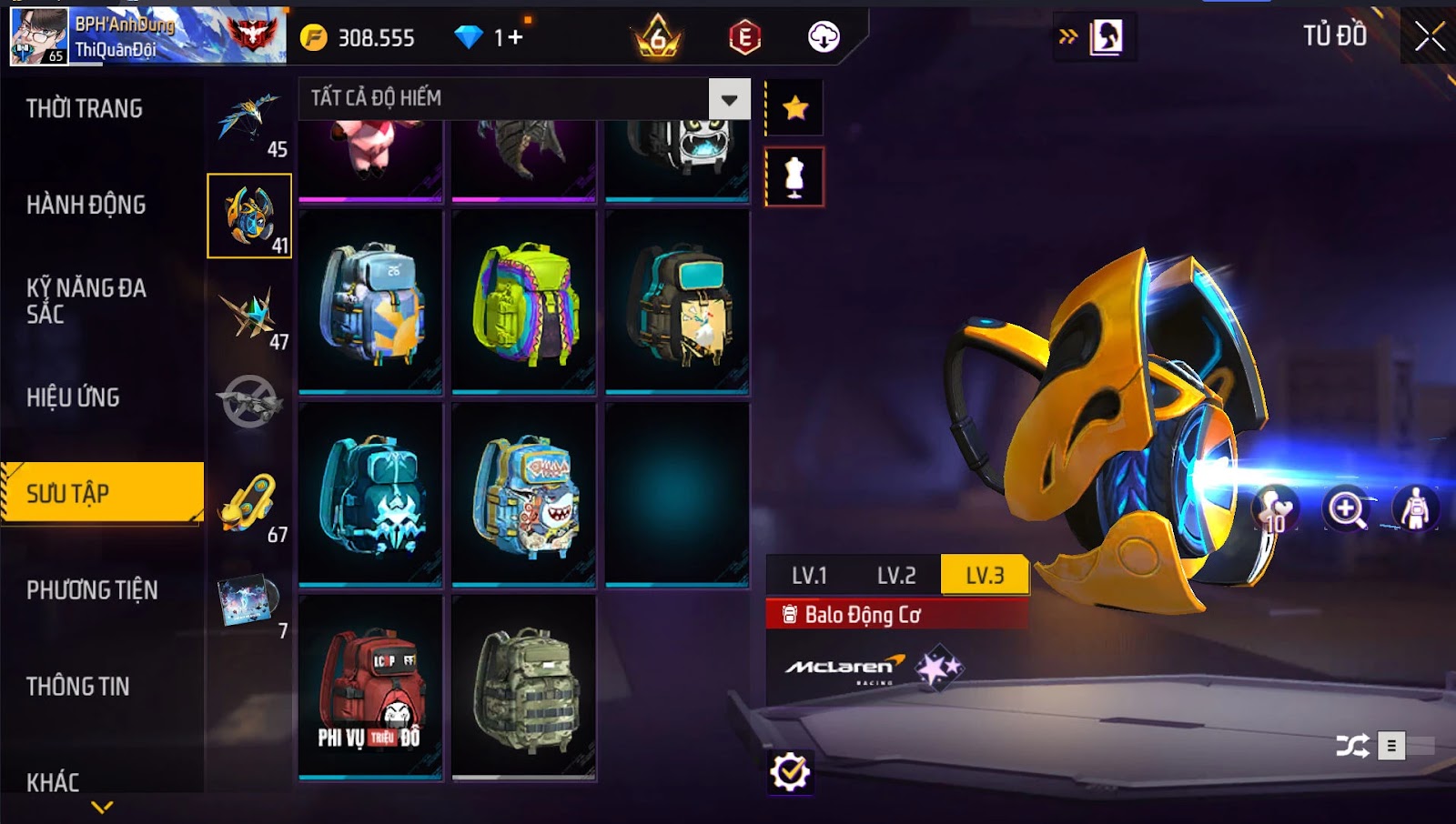Image resolution: width=1456 pixels, height=824 pixels.
Task: Select the red Phi Vụ Triệu Đô backpack
Action: pyautogui.click(x=370, y=688)
